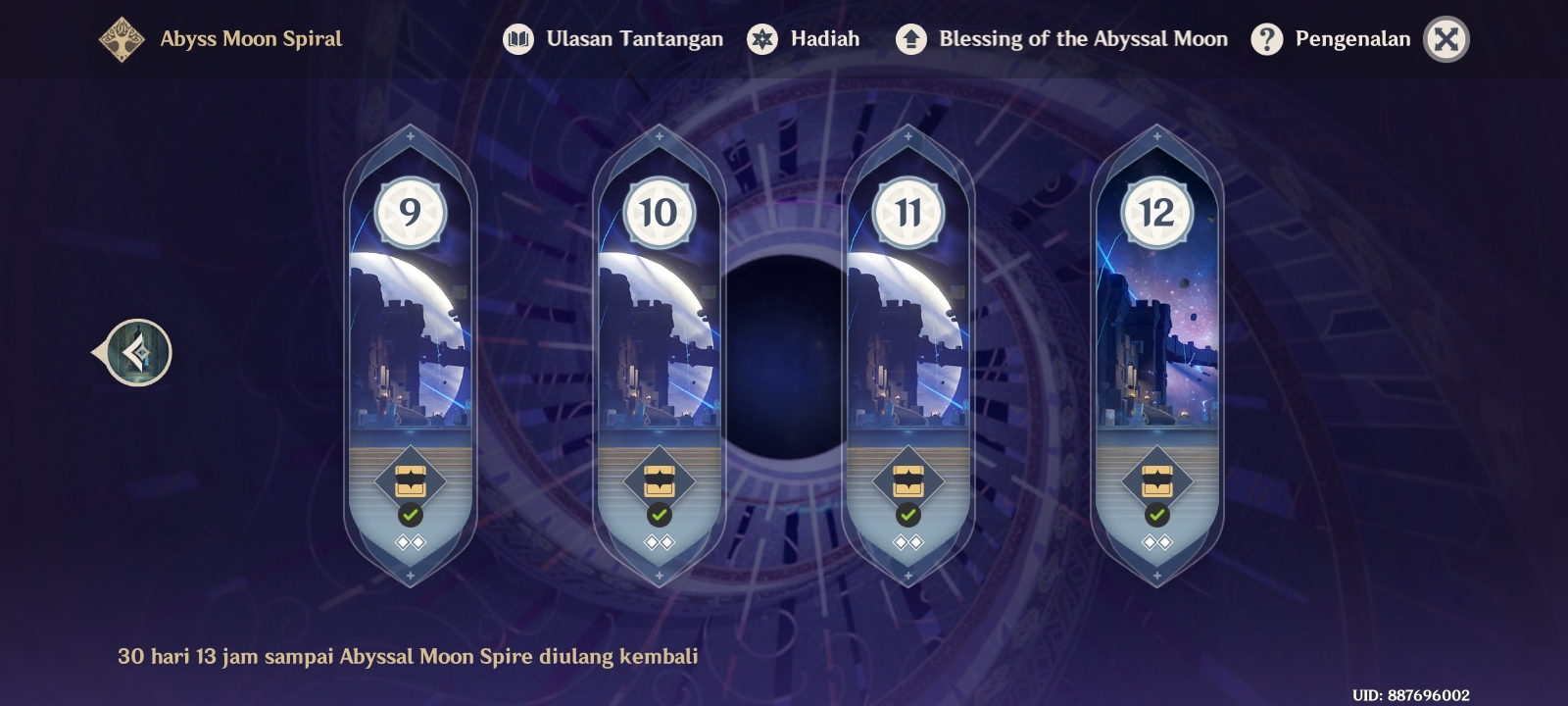Screen dimensions: 1568x706
Task: Click the chest icon on Floor 10
Action: [660, 480]
